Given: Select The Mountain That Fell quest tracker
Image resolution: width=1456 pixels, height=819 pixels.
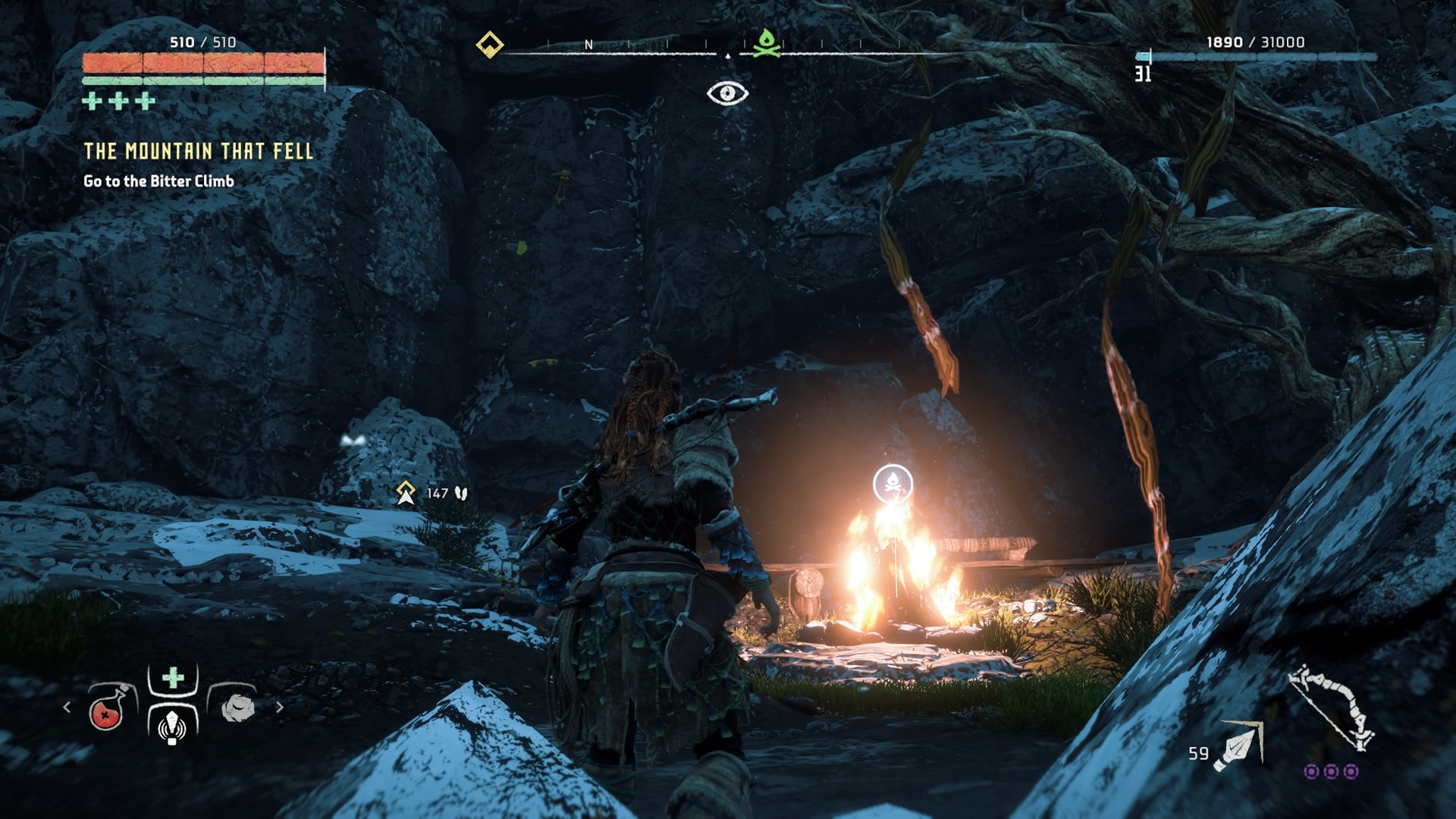Looking at the screenshot, I should coord(198,152).
